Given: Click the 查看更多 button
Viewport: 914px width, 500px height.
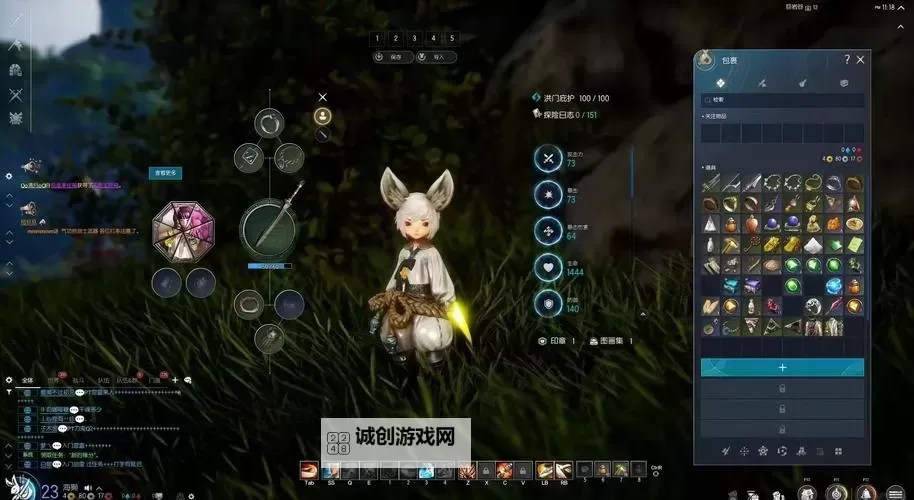Looking at the screenshot, I should [x=165, y=173].
